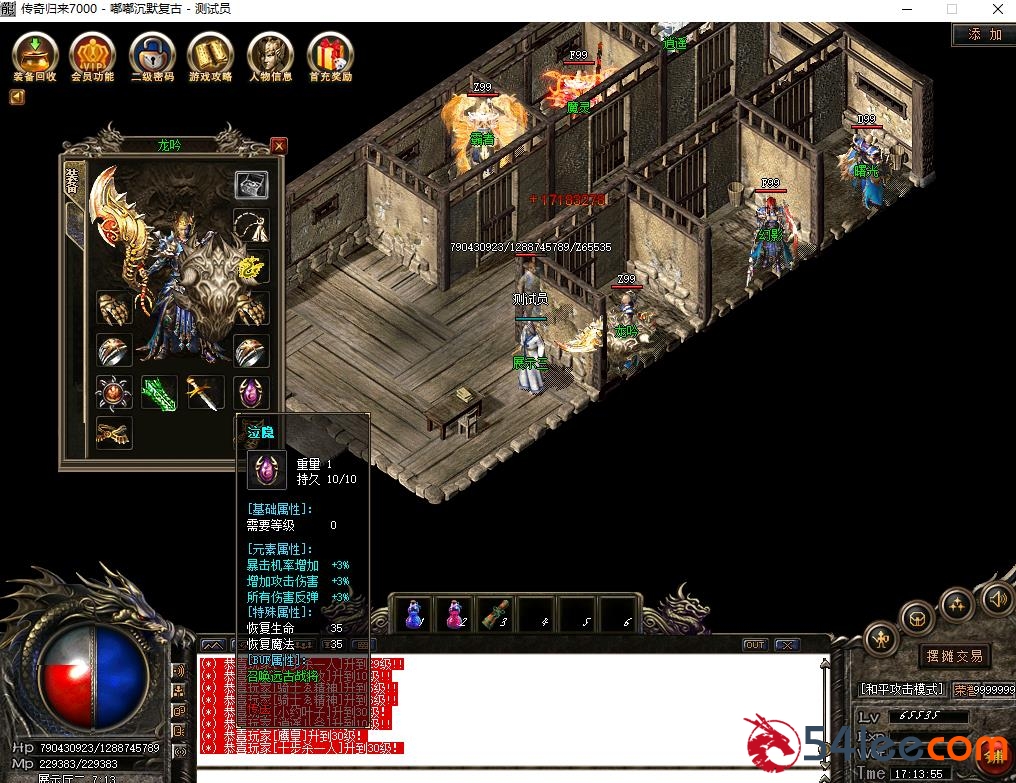Select the purple gem 泣息 equipment slot
The height and width of the screenshot is (783, 1016).
click(x=251, y=393)
